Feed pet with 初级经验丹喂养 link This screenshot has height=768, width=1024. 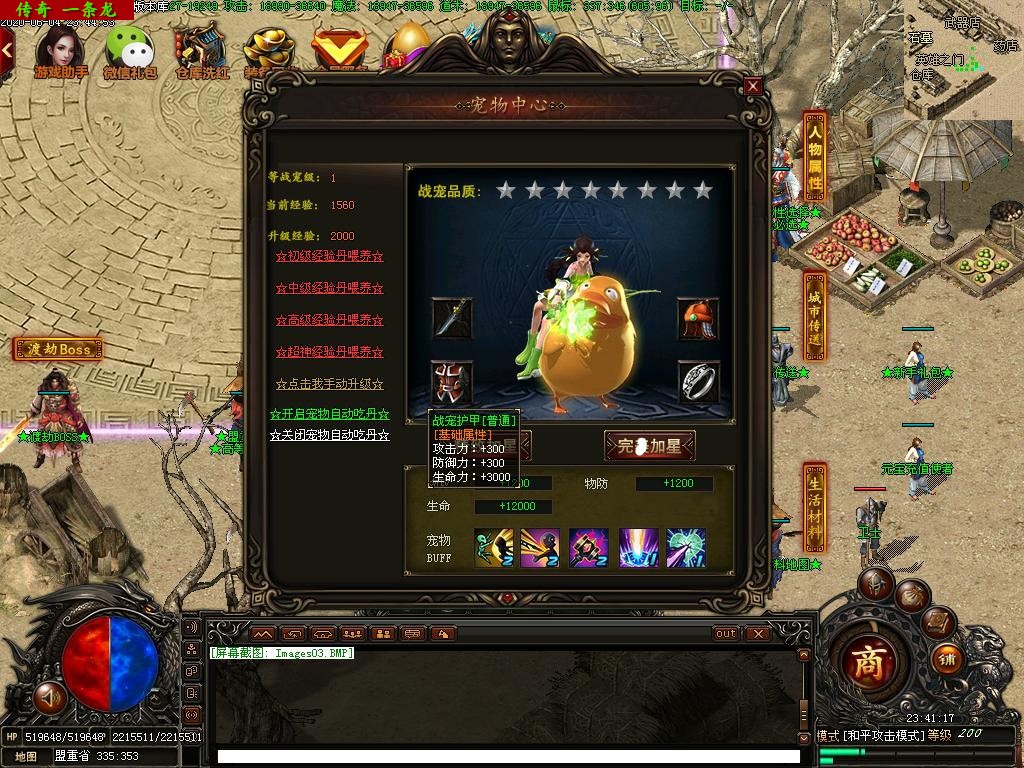[x=329, y=256]
